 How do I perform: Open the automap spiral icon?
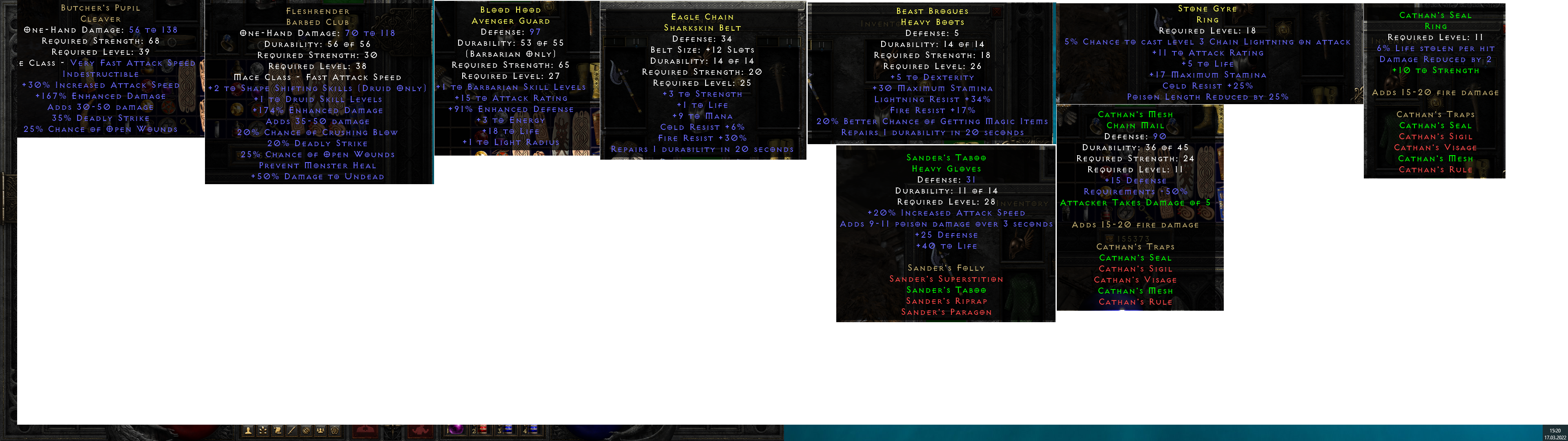pos(306,431)
